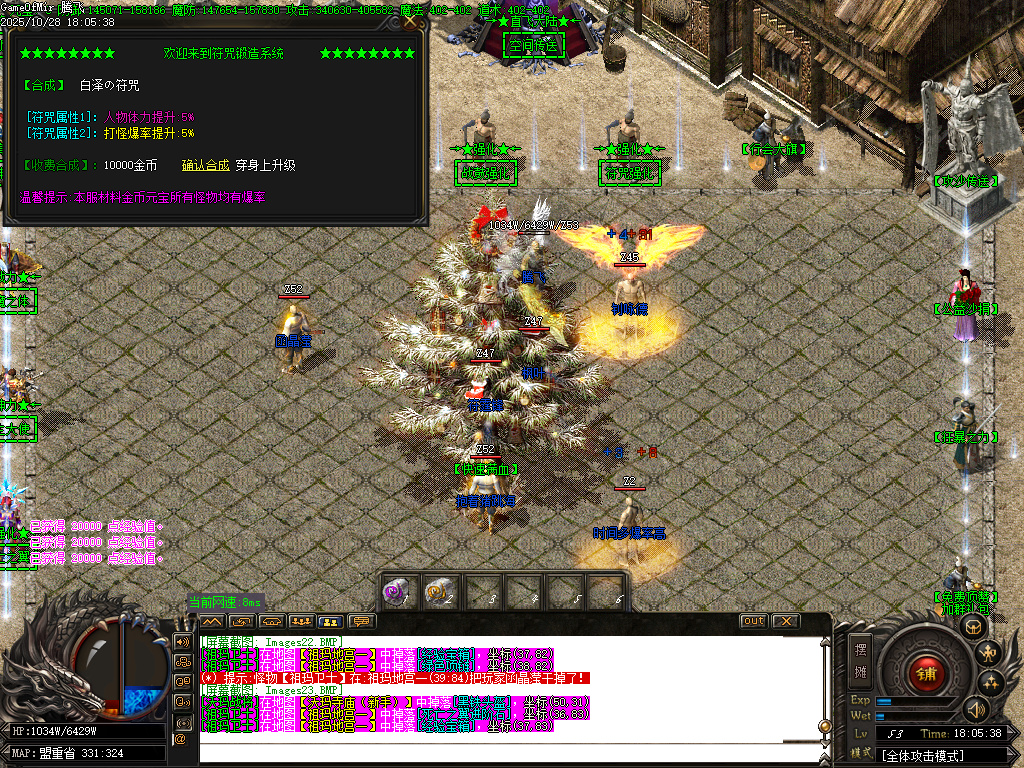Image resolution: width=1024 pixels, height=768 pixels.
Task: Close the chat panel with the X button
Action: pos(786,621)
